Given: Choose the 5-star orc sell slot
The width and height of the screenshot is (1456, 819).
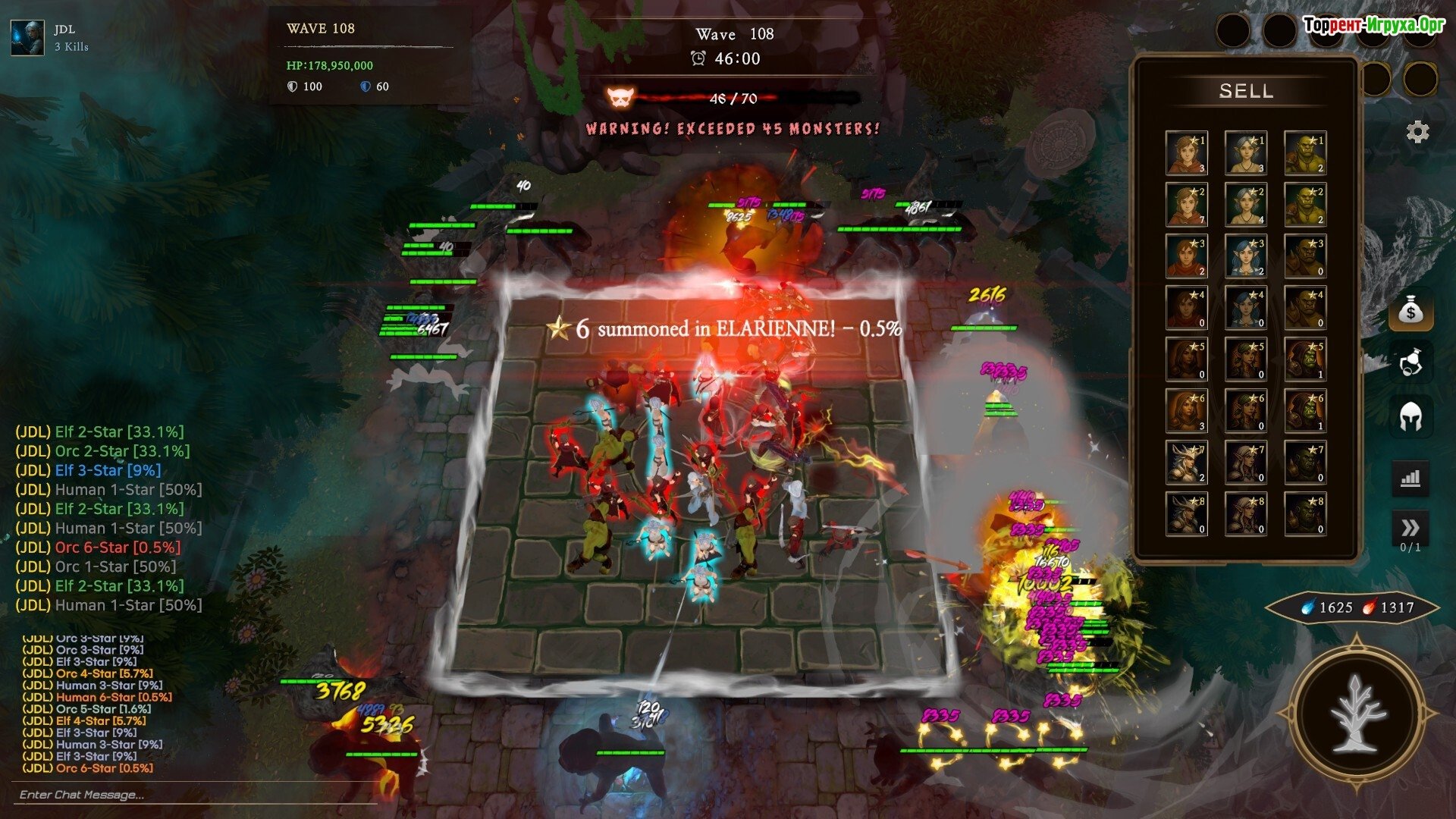Looking at the screenshot, I should tap(1304, 359).
